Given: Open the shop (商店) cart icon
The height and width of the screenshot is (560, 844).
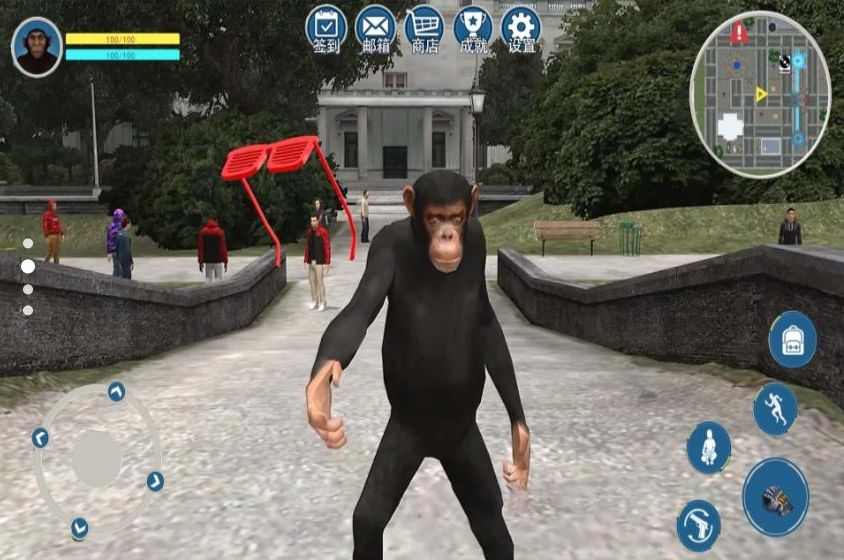Looking at the screenshot, I should click(424, 27).
